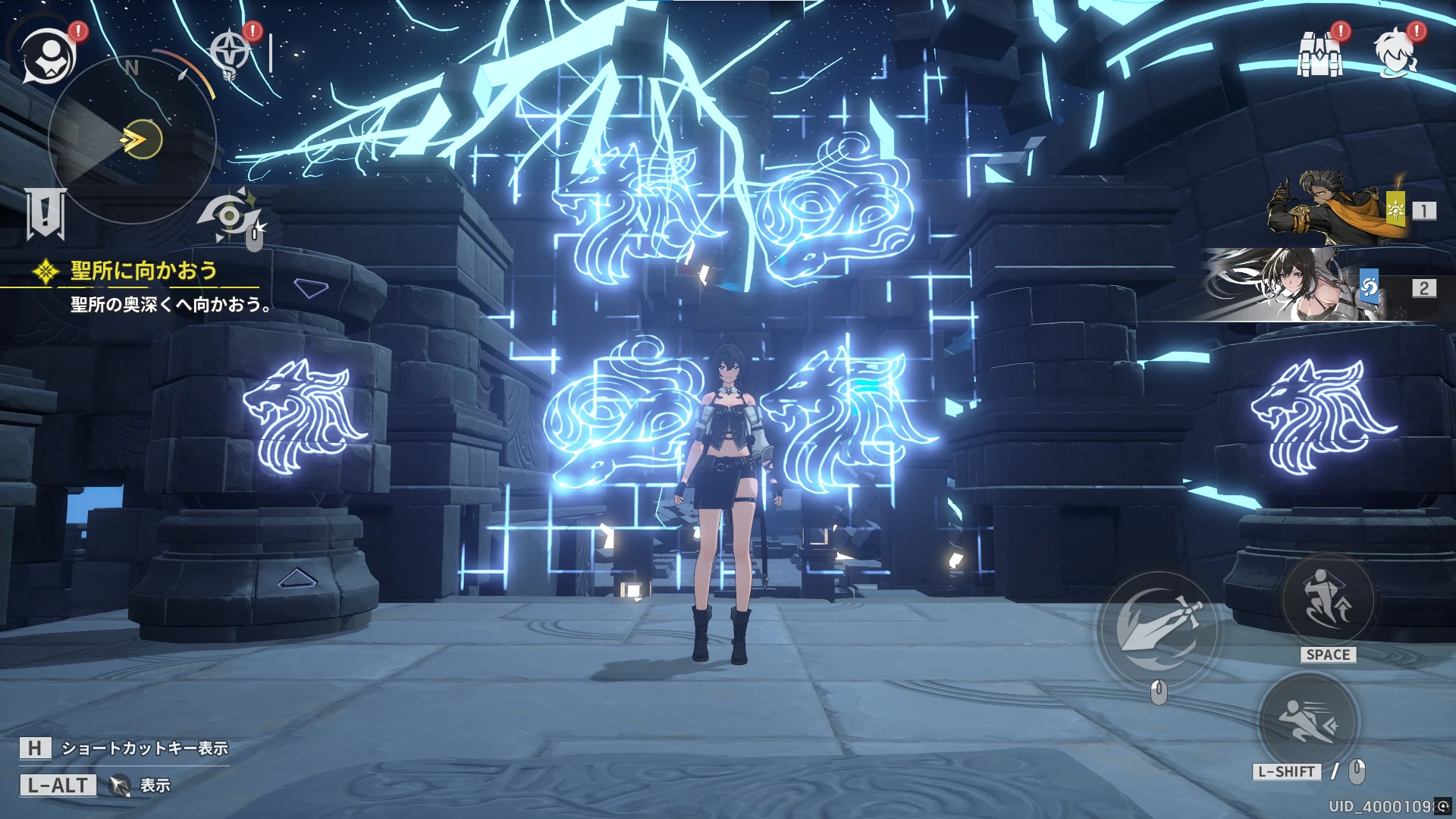
Task: Activate the eye sensor ability icon
Action: point(230,216)
